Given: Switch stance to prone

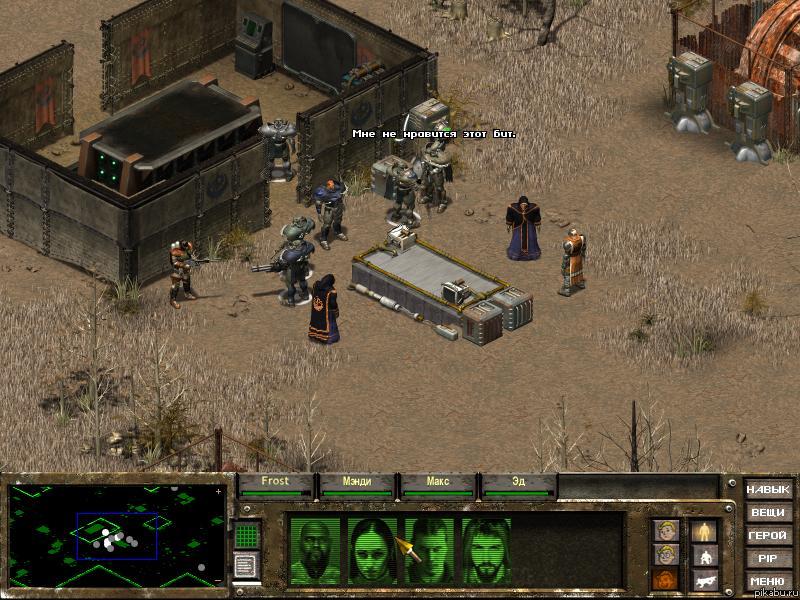Looking at the screenshot, I should tap(706, 579).
